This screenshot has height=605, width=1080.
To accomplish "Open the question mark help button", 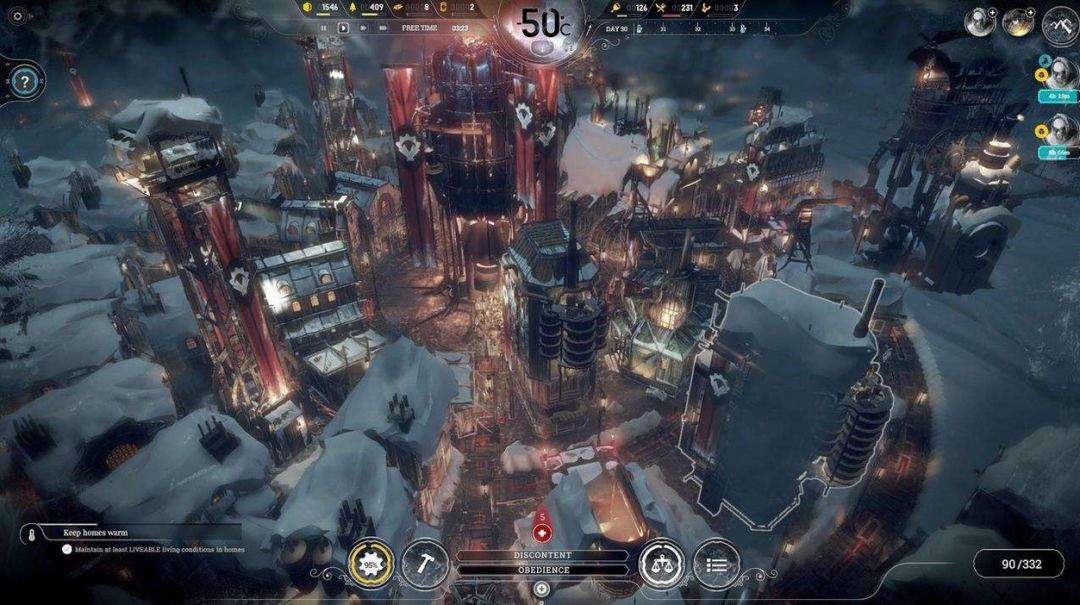I will click(24, 79).
